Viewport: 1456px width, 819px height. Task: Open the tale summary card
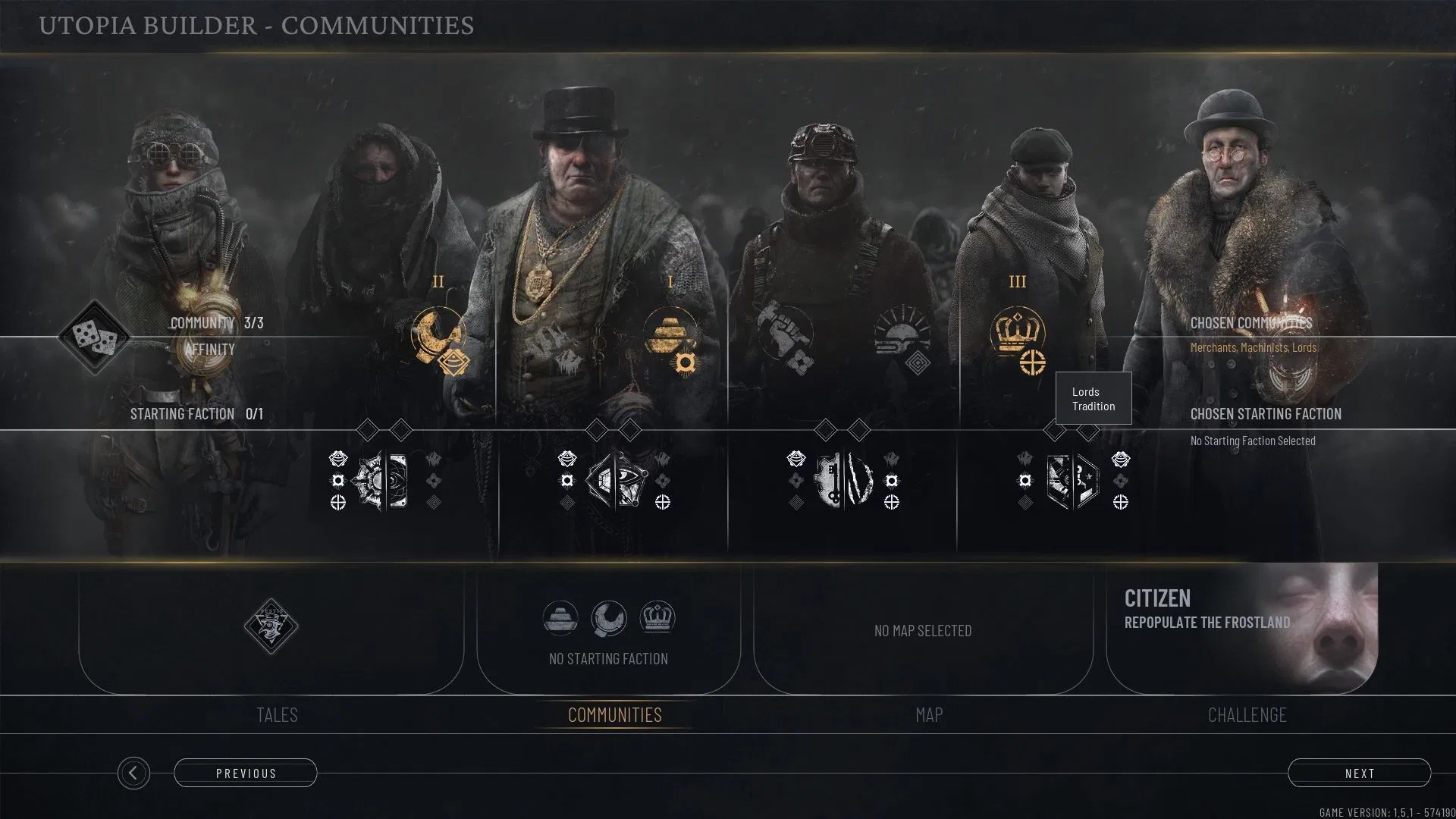pyautogui.click(x=271, y=628)
